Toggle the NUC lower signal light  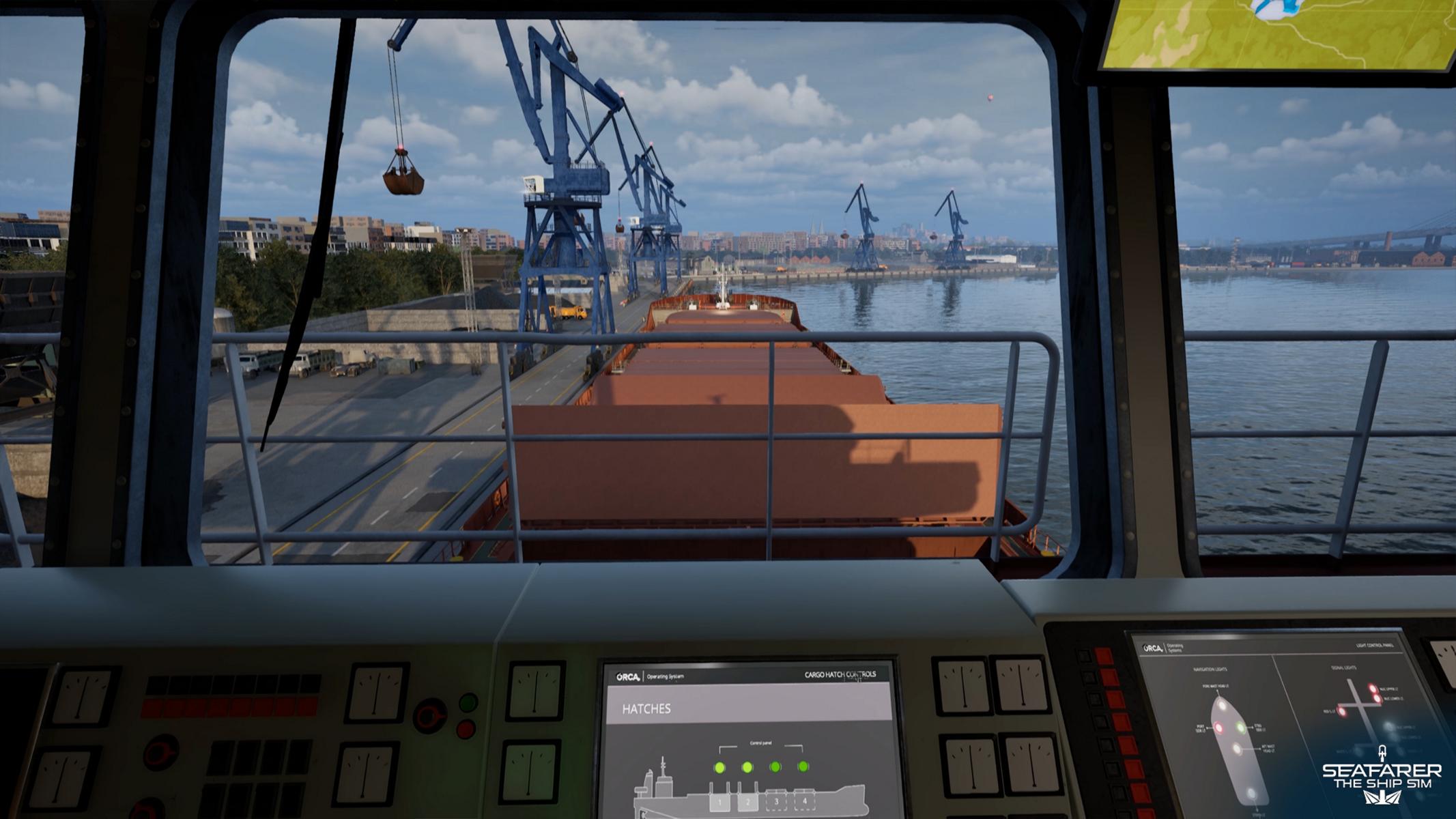tap(1378, 699)
